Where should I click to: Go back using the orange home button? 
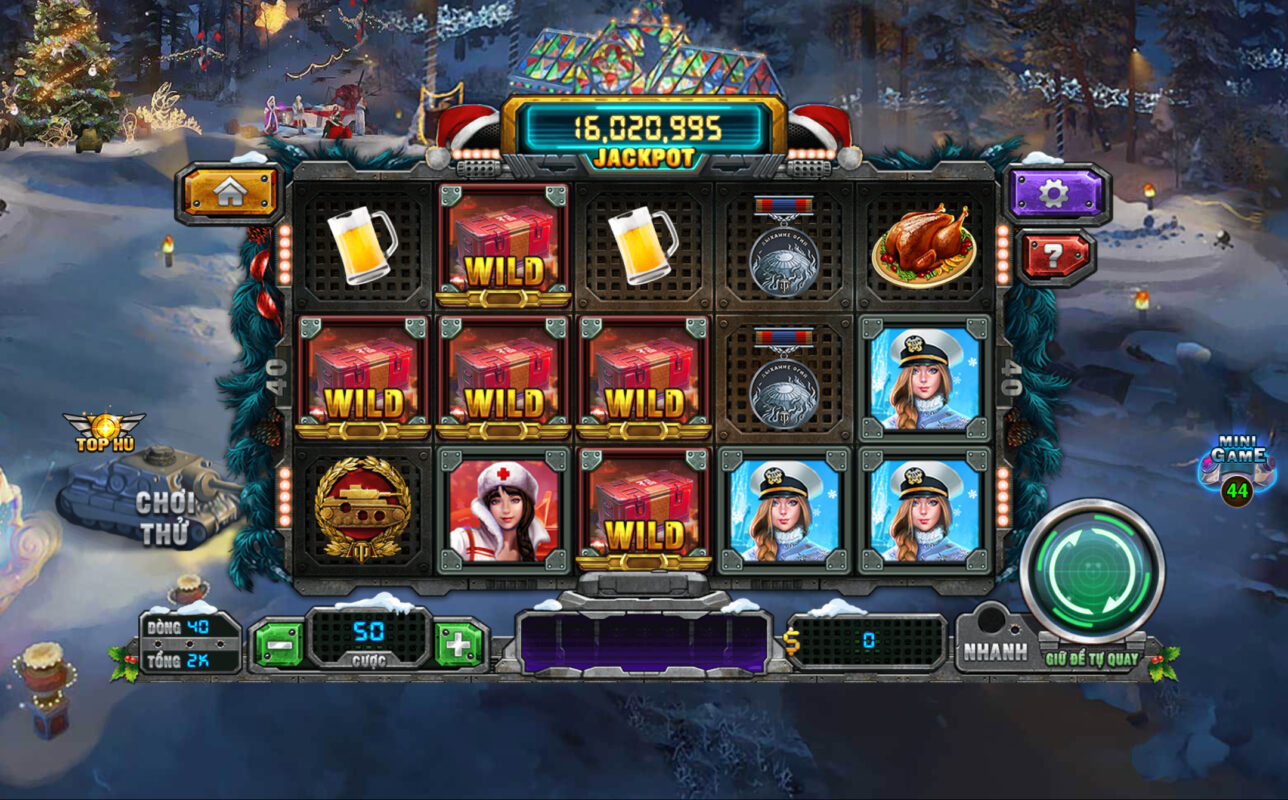(x=229, y=193)
